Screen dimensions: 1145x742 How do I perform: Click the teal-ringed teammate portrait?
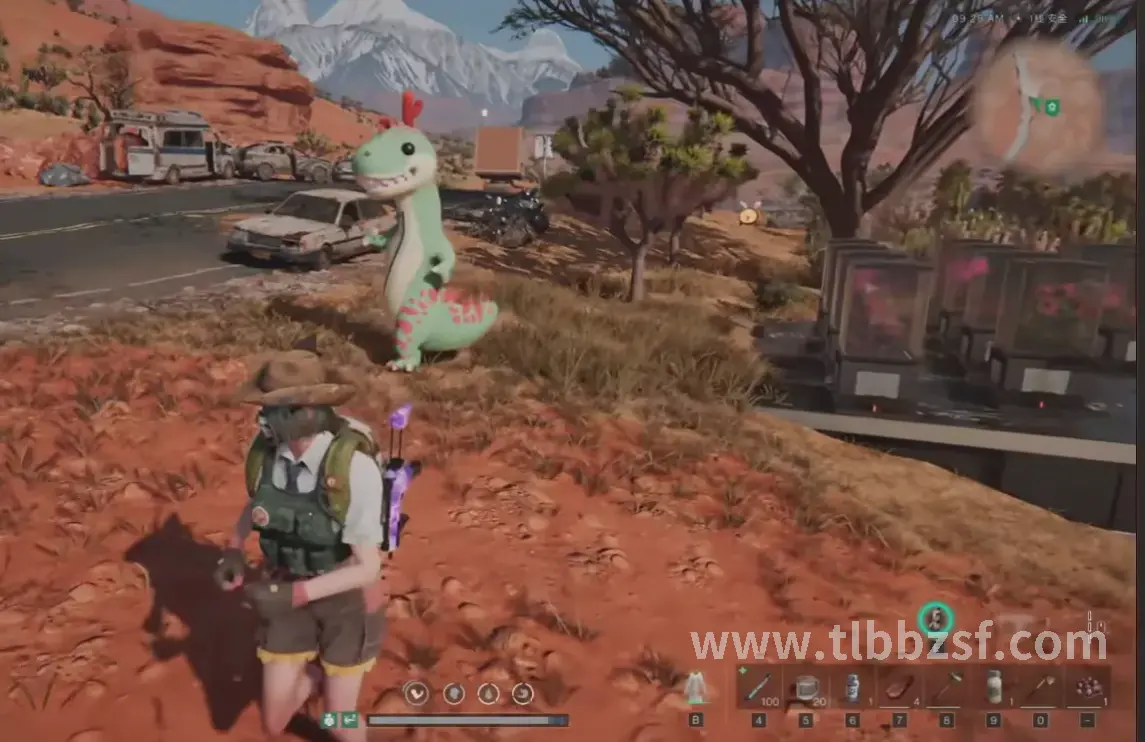tap(935, 619)
